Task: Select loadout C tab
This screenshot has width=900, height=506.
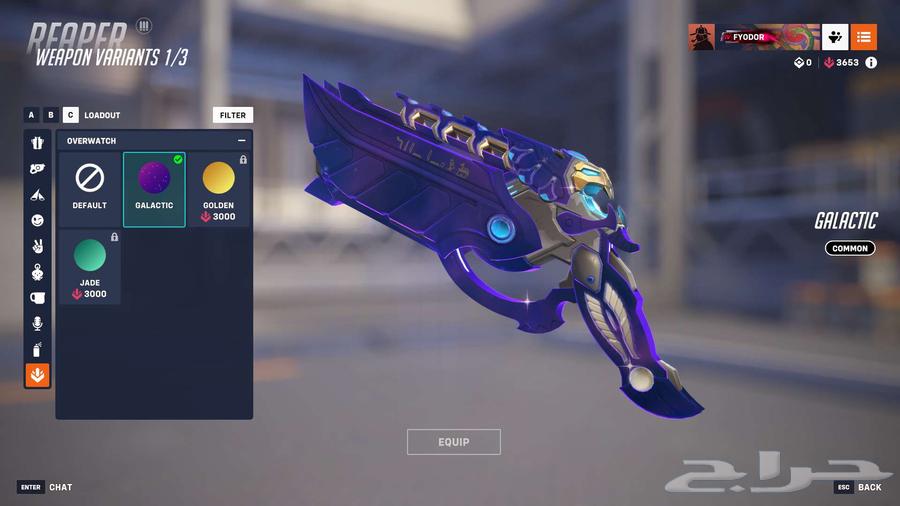Action: coord(70,115)
